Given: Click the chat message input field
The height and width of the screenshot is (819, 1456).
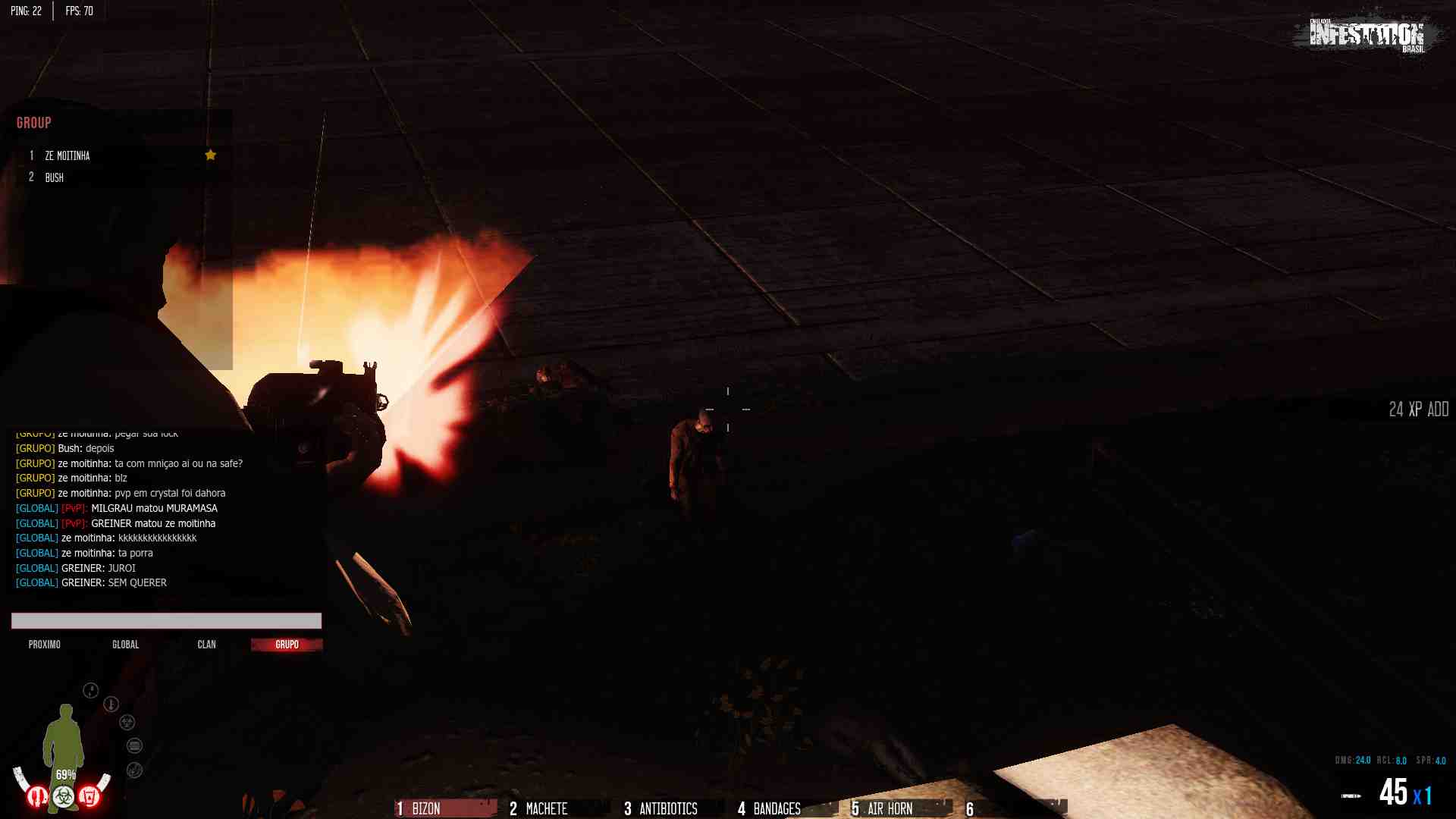Looking at the screenshot, I should pyautogui.click(x=166, y=621).
